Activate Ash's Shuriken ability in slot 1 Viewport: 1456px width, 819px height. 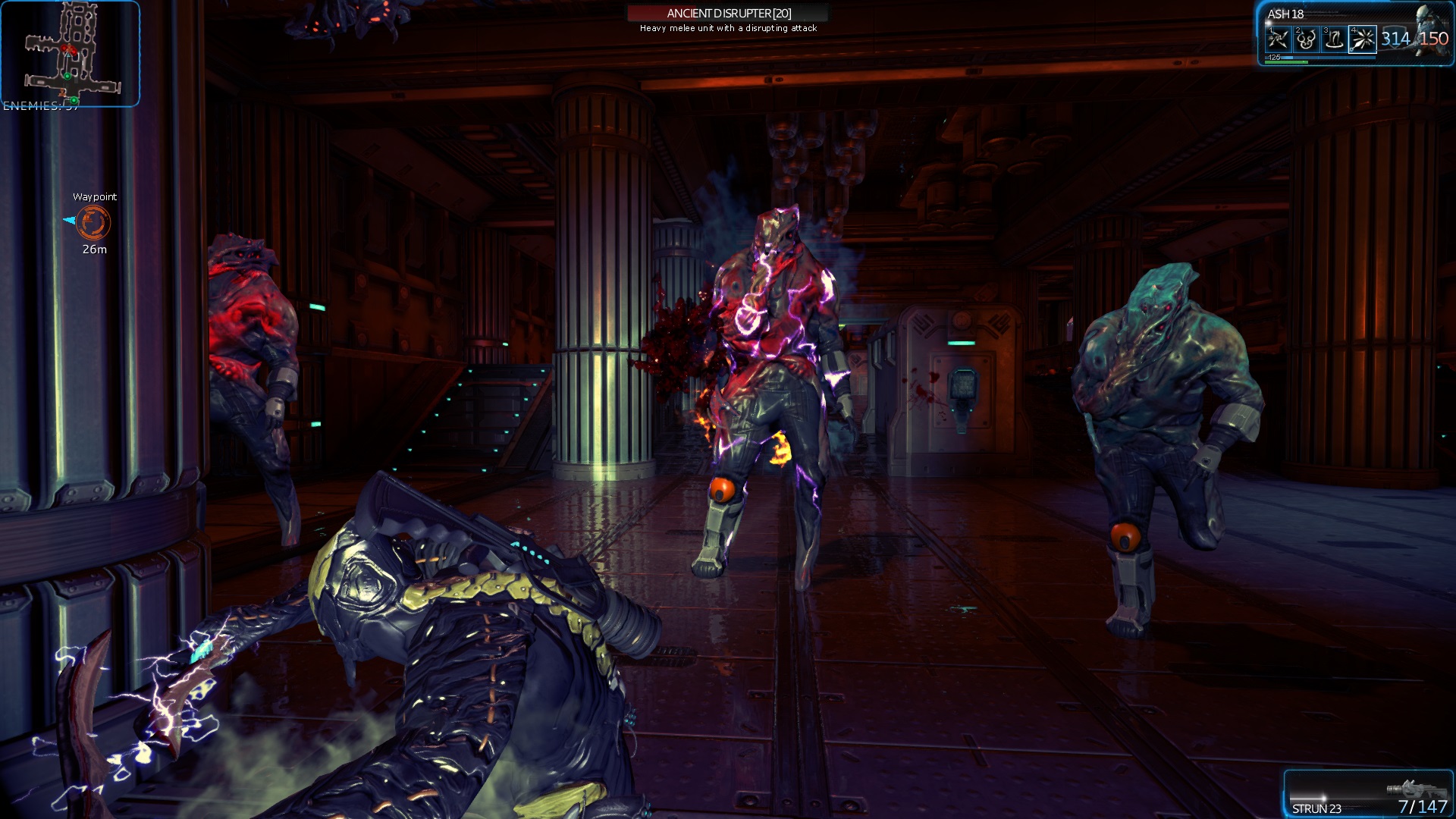(1279, 39)
